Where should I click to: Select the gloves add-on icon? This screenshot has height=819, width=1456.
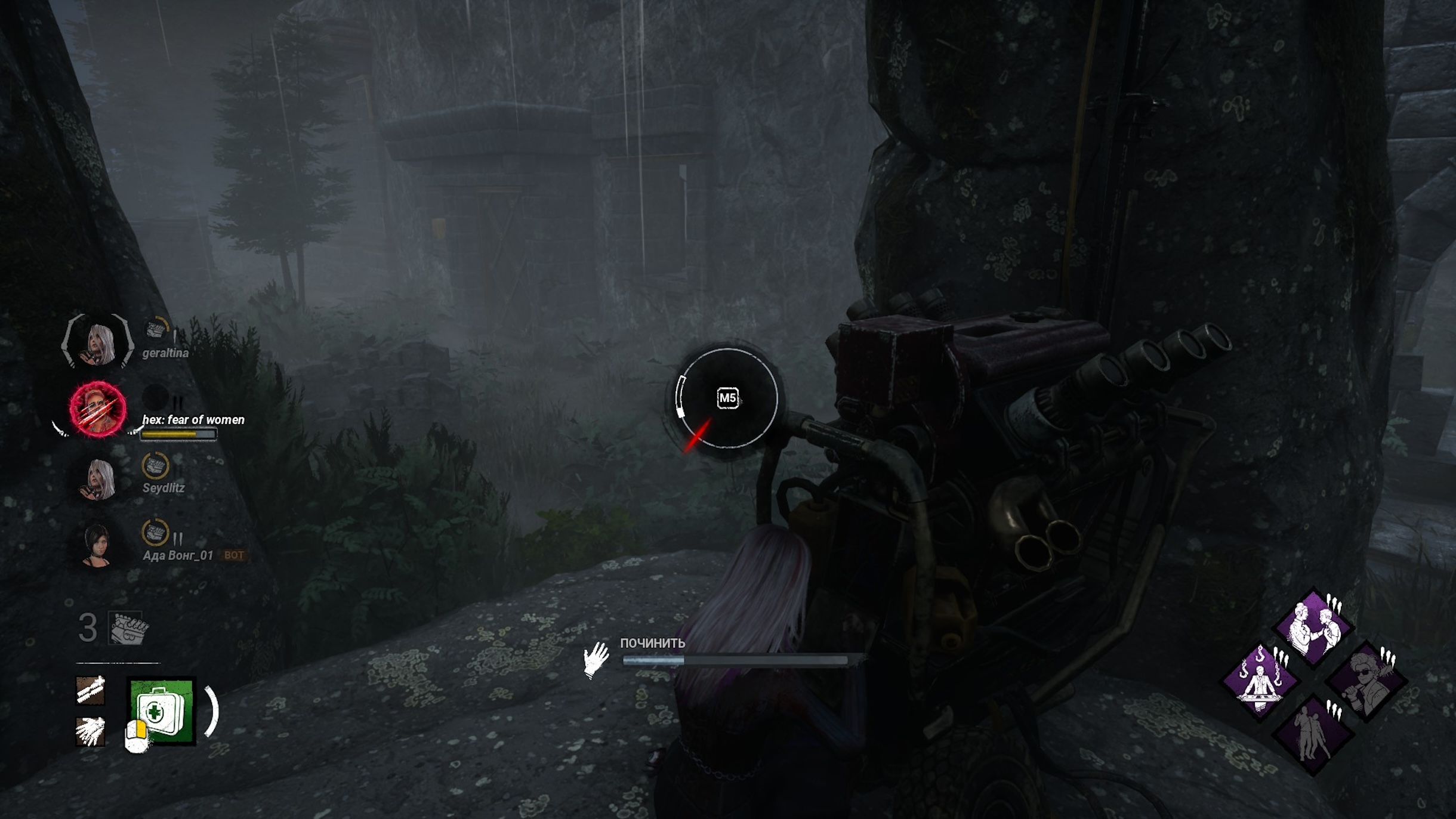coord(91,731)
